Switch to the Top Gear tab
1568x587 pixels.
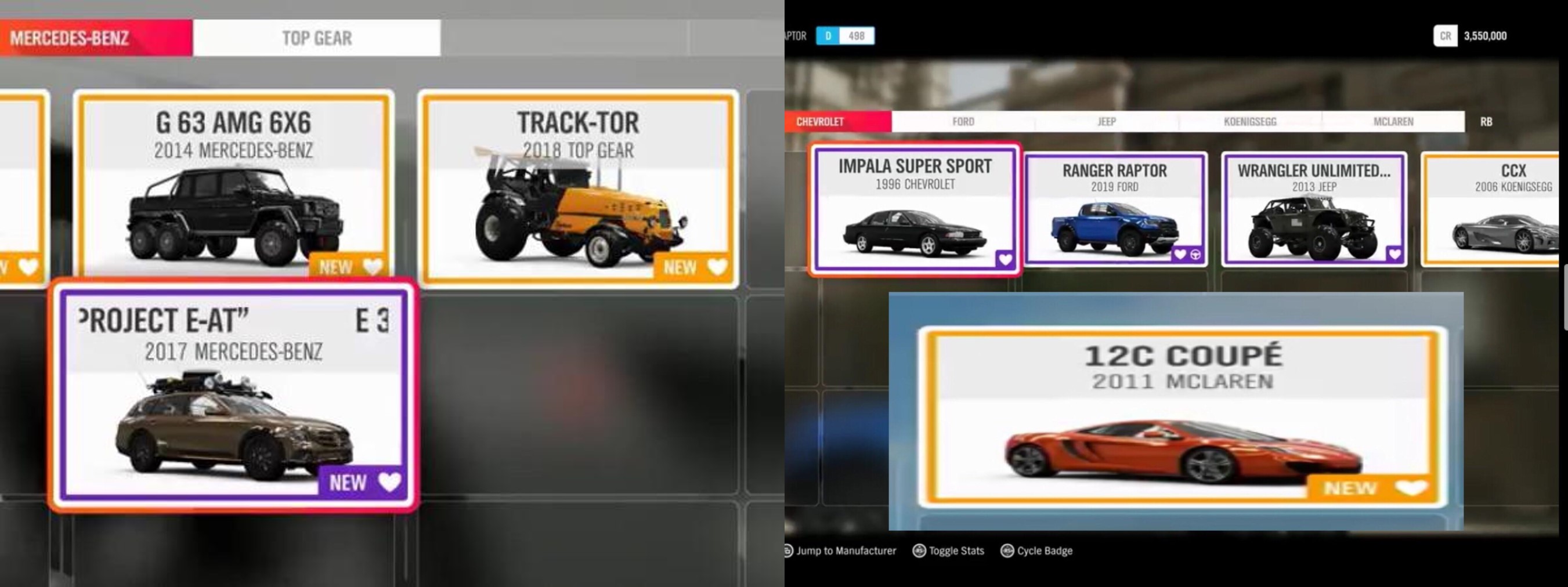coord(316,37)
